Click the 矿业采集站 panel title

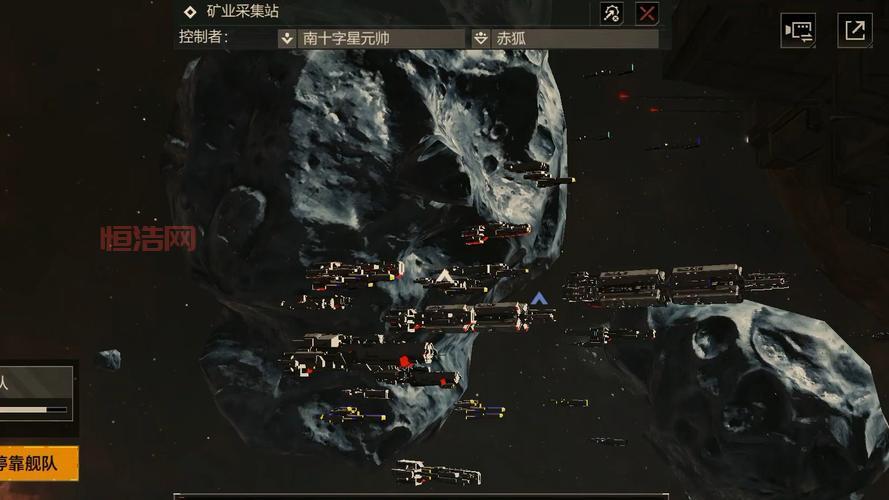click(243, 12)
